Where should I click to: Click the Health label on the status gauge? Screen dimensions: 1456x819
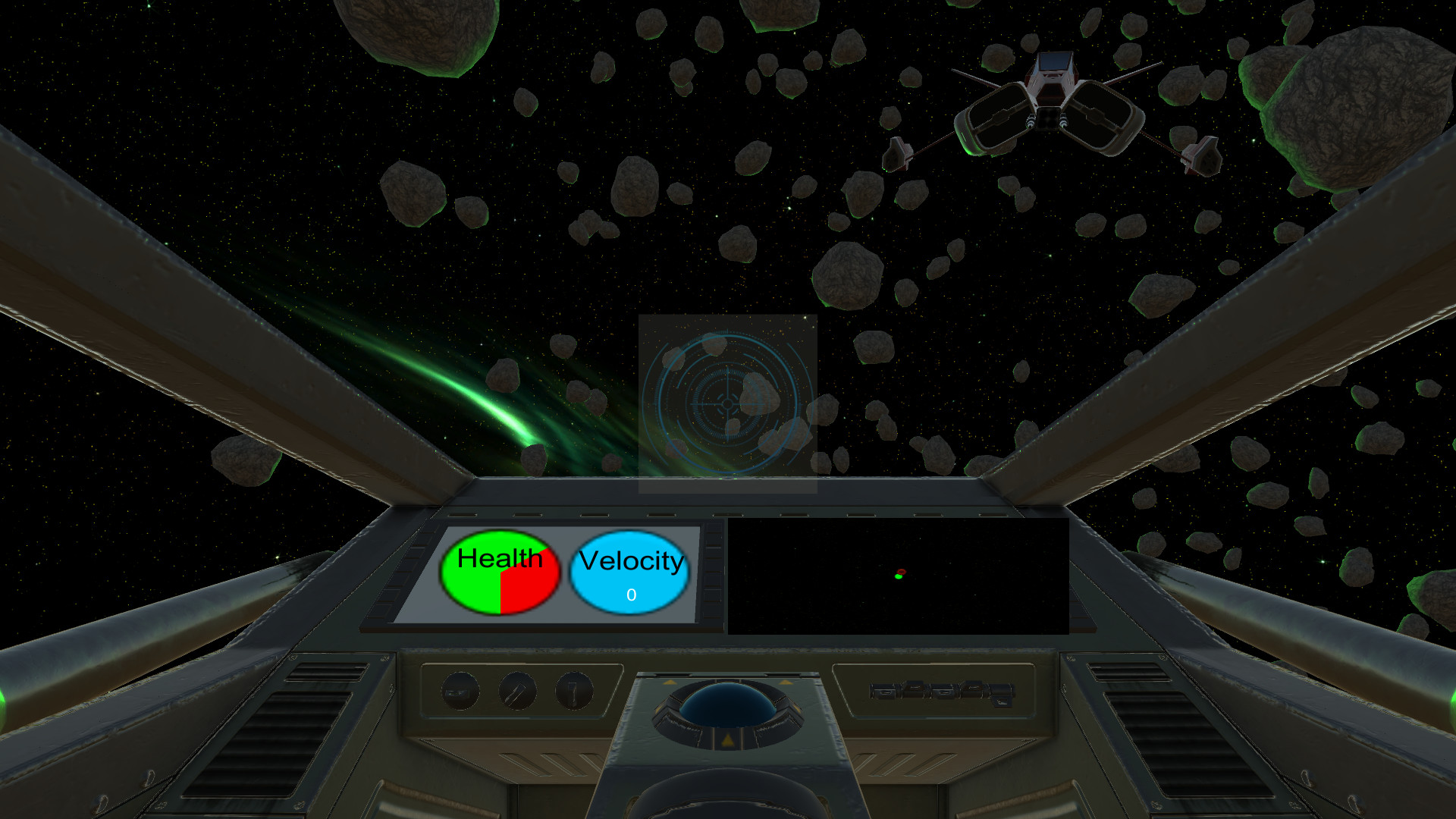(498, 559)
